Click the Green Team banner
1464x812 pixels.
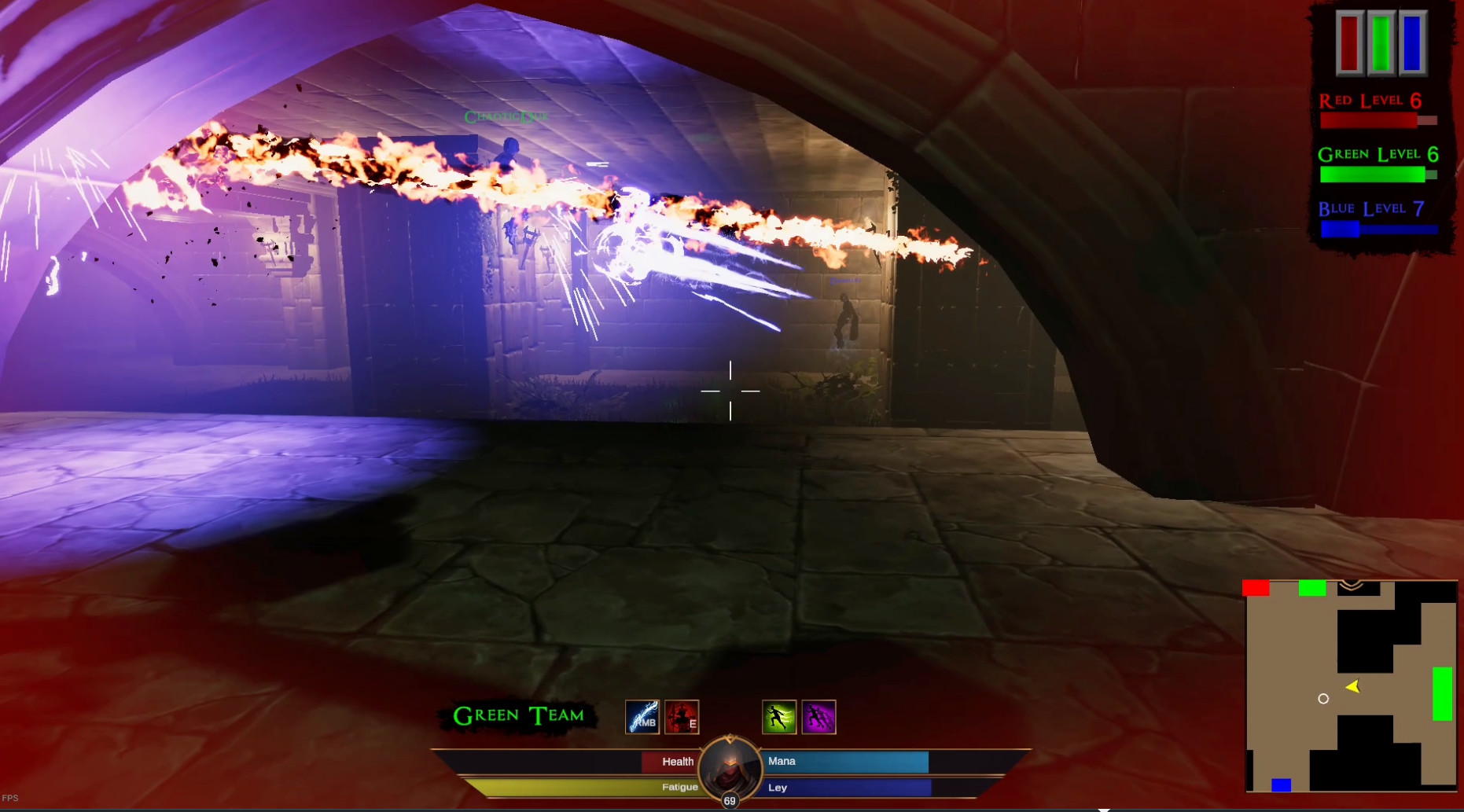click(x=517, y=716)
